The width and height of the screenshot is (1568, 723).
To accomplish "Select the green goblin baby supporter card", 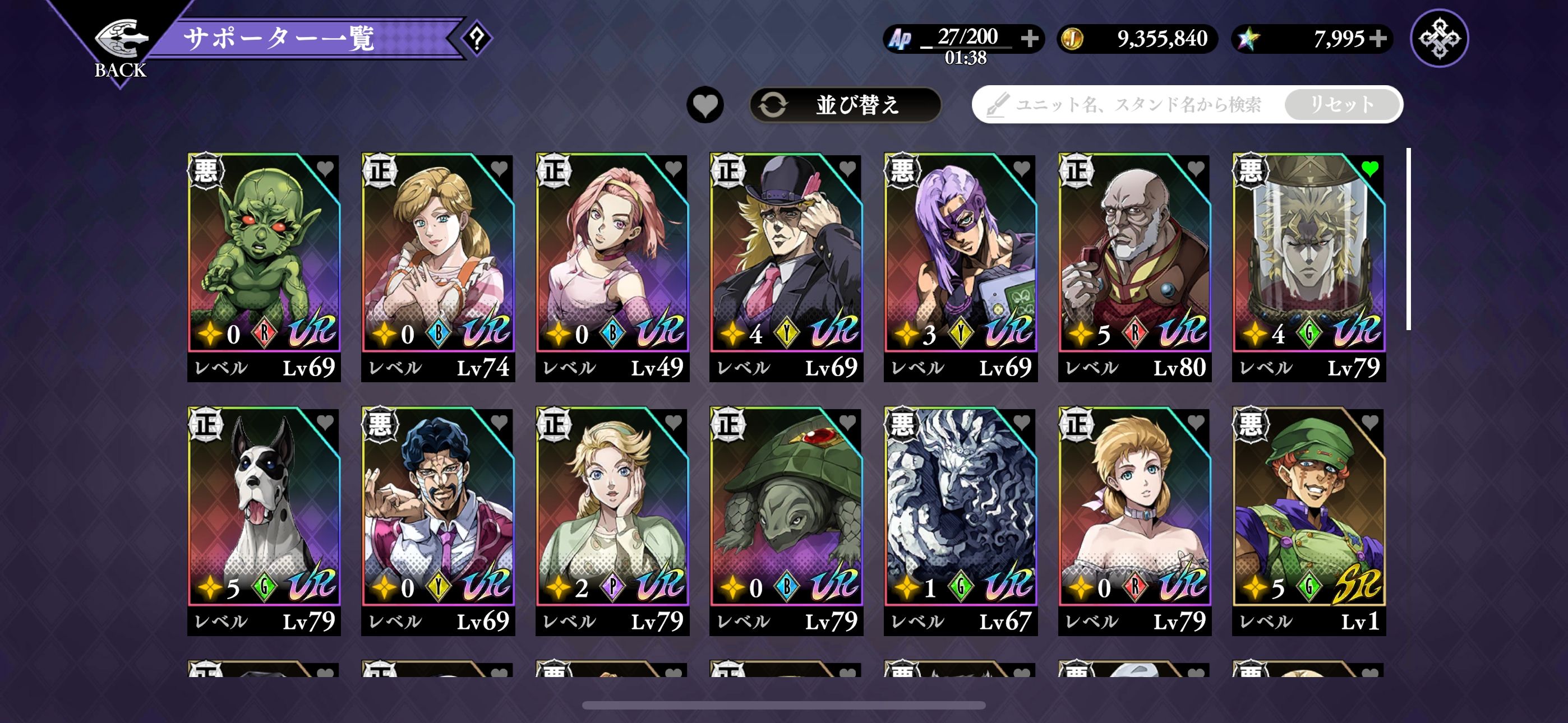I will pos(264,256).
